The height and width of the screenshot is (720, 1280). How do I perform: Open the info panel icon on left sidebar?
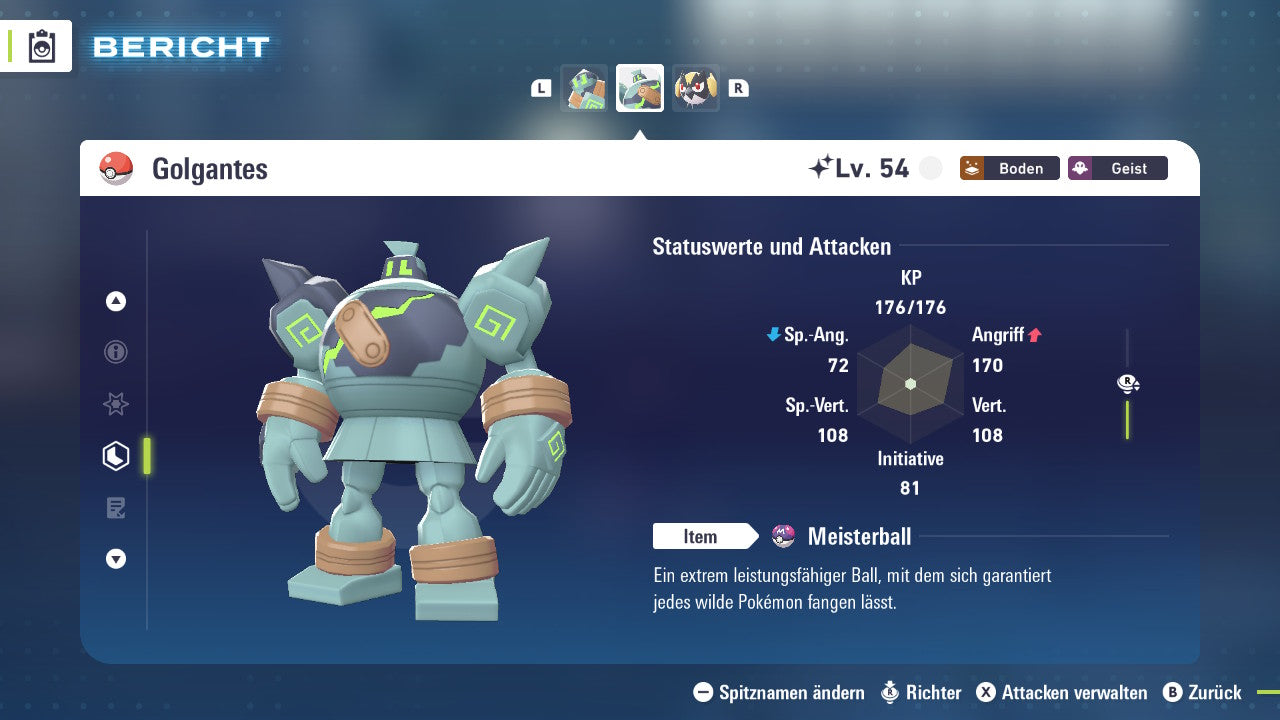tap(115, 352)
